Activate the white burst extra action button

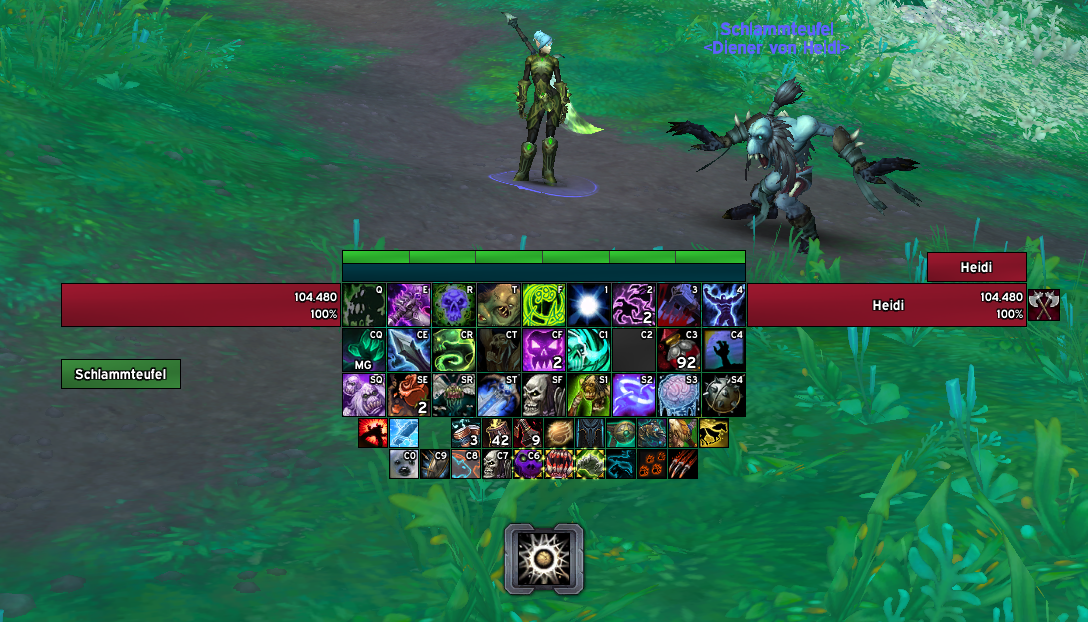point(544,558)
